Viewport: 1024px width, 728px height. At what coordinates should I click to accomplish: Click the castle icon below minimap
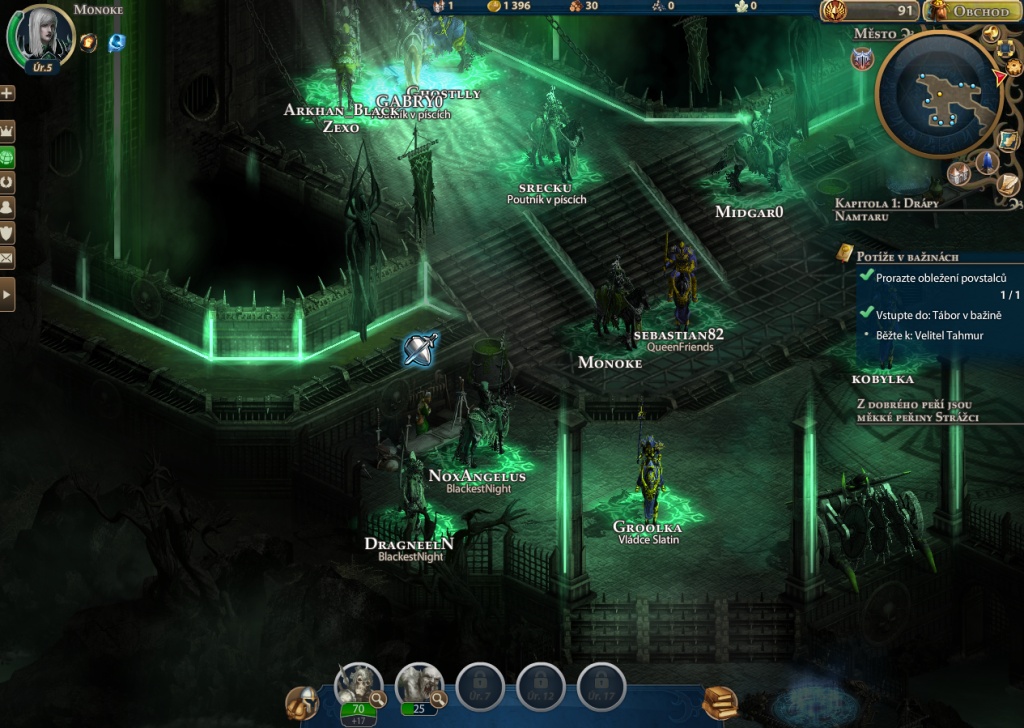960,174
